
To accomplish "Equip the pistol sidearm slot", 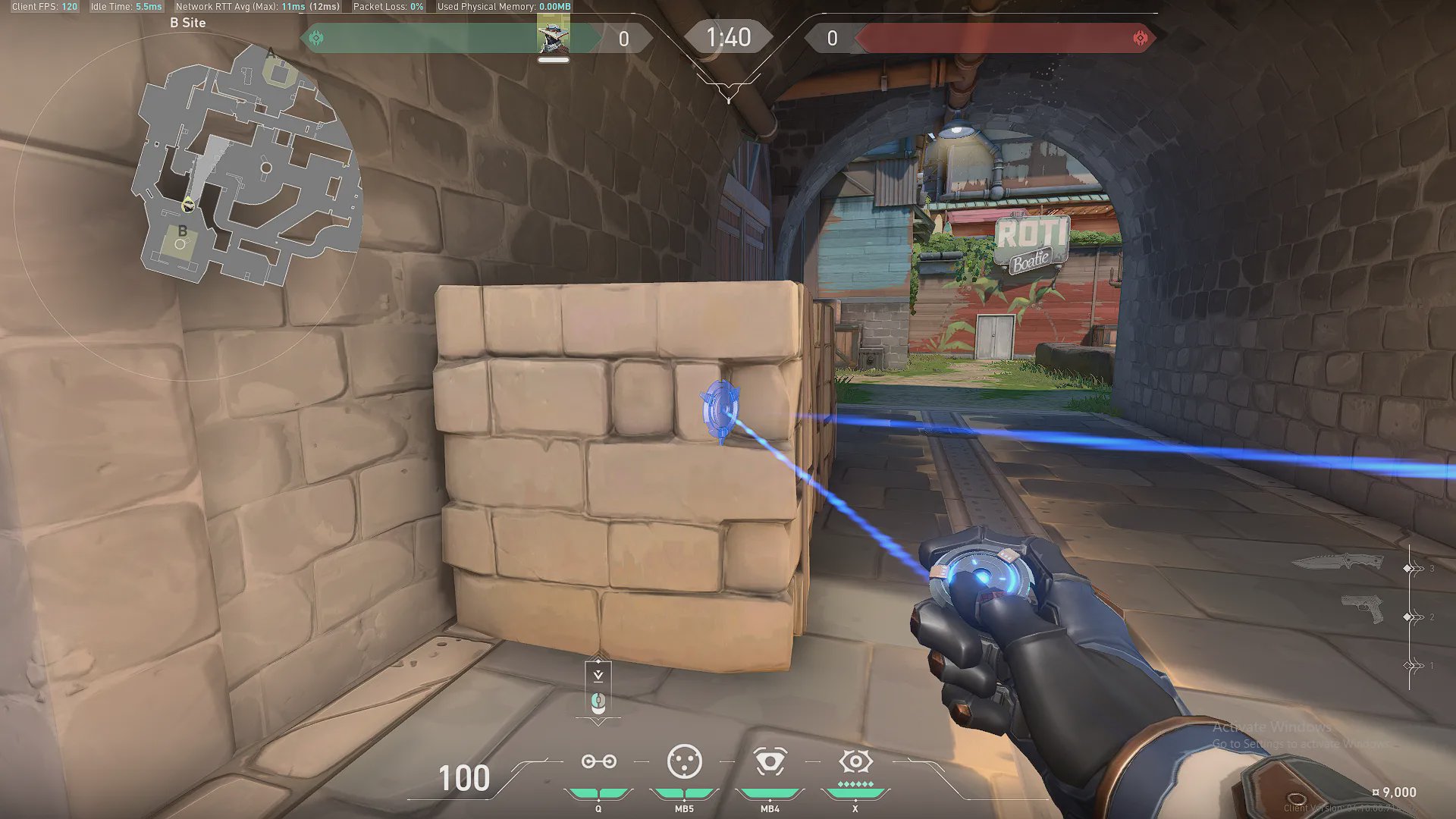I will [1361, 608].
